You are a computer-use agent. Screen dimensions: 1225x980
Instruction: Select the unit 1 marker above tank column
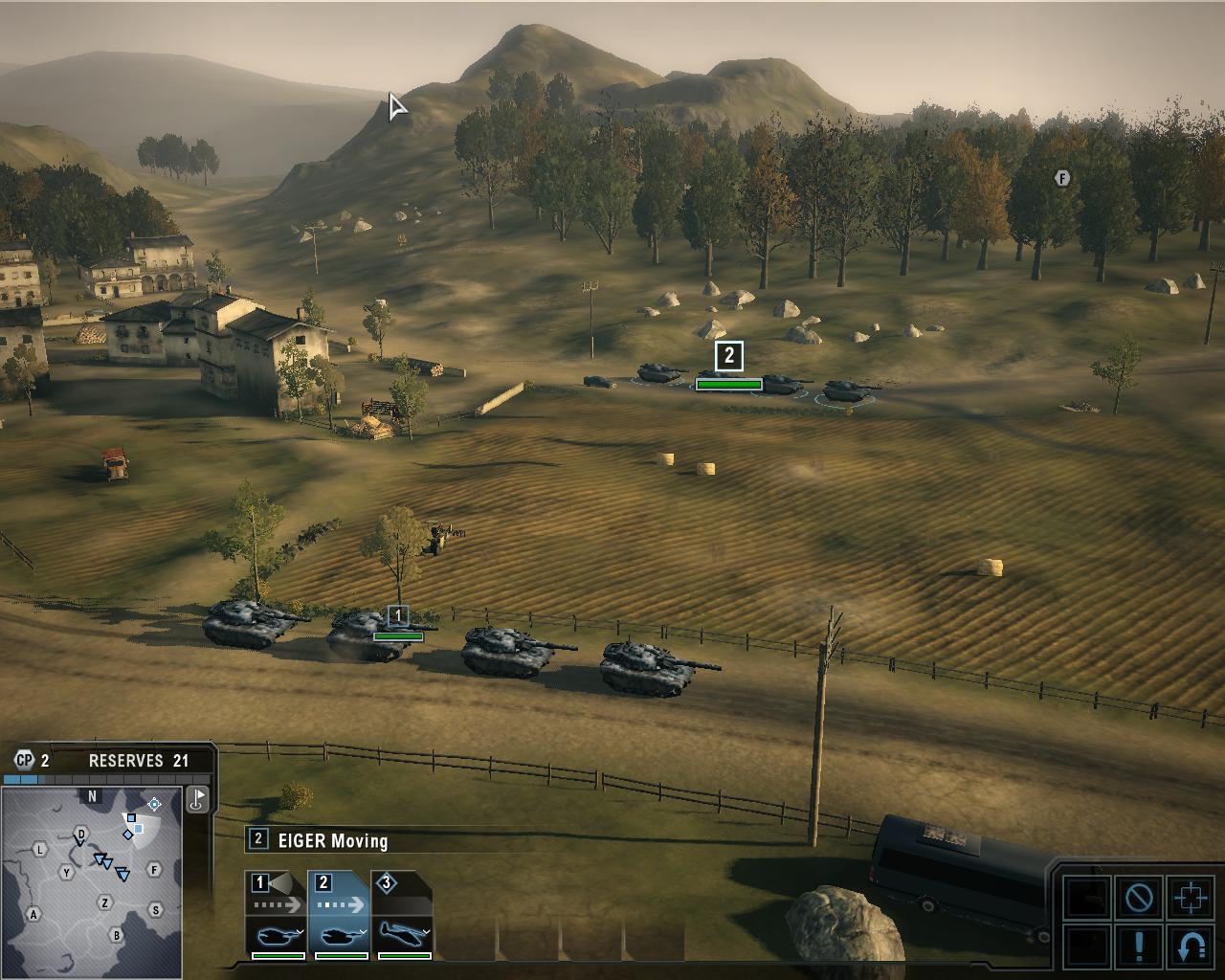[398, 615]
